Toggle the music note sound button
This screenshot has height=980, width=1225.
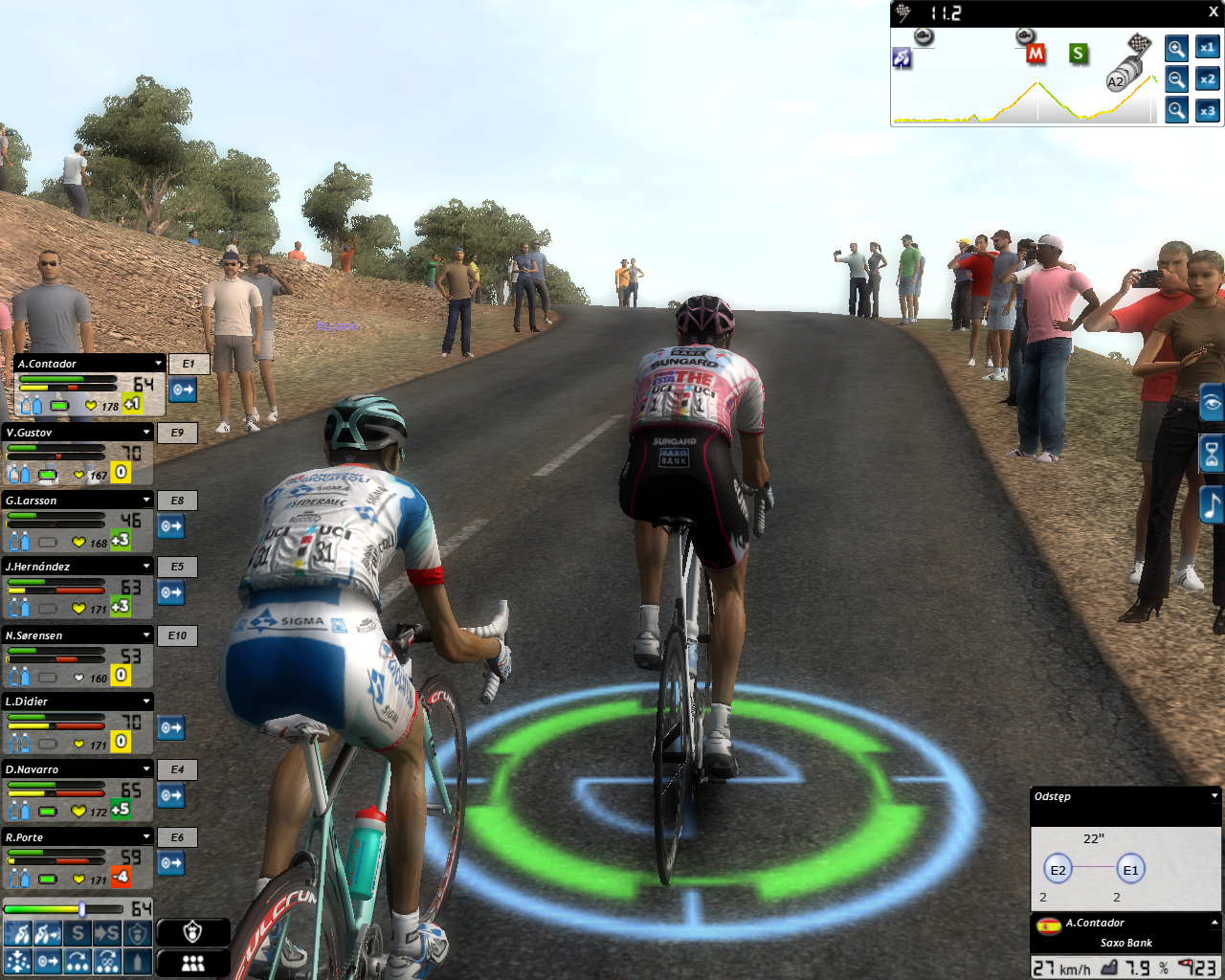pos(1213,504)
